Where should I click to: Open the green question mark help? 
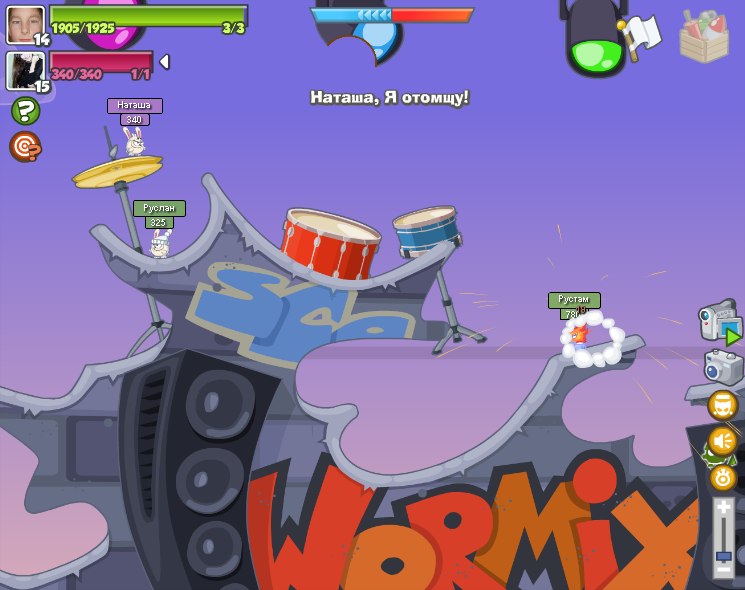pyautogui.click(x=25, y=111)
